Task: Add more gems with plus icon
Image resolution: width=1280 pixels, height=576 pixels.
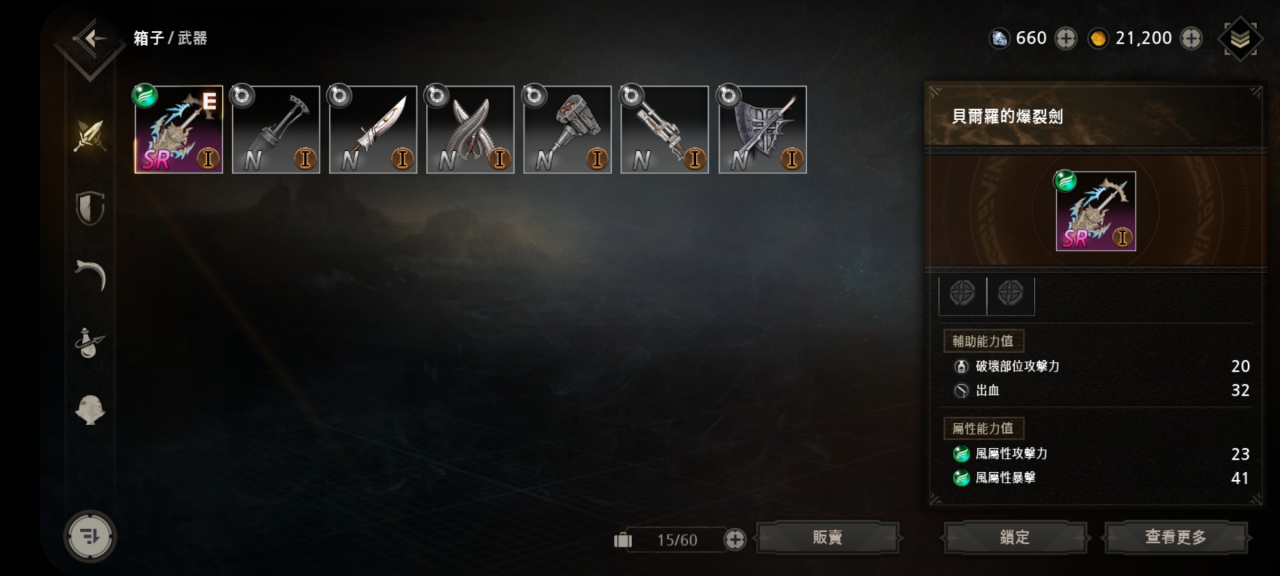Action: point(1066,39)
